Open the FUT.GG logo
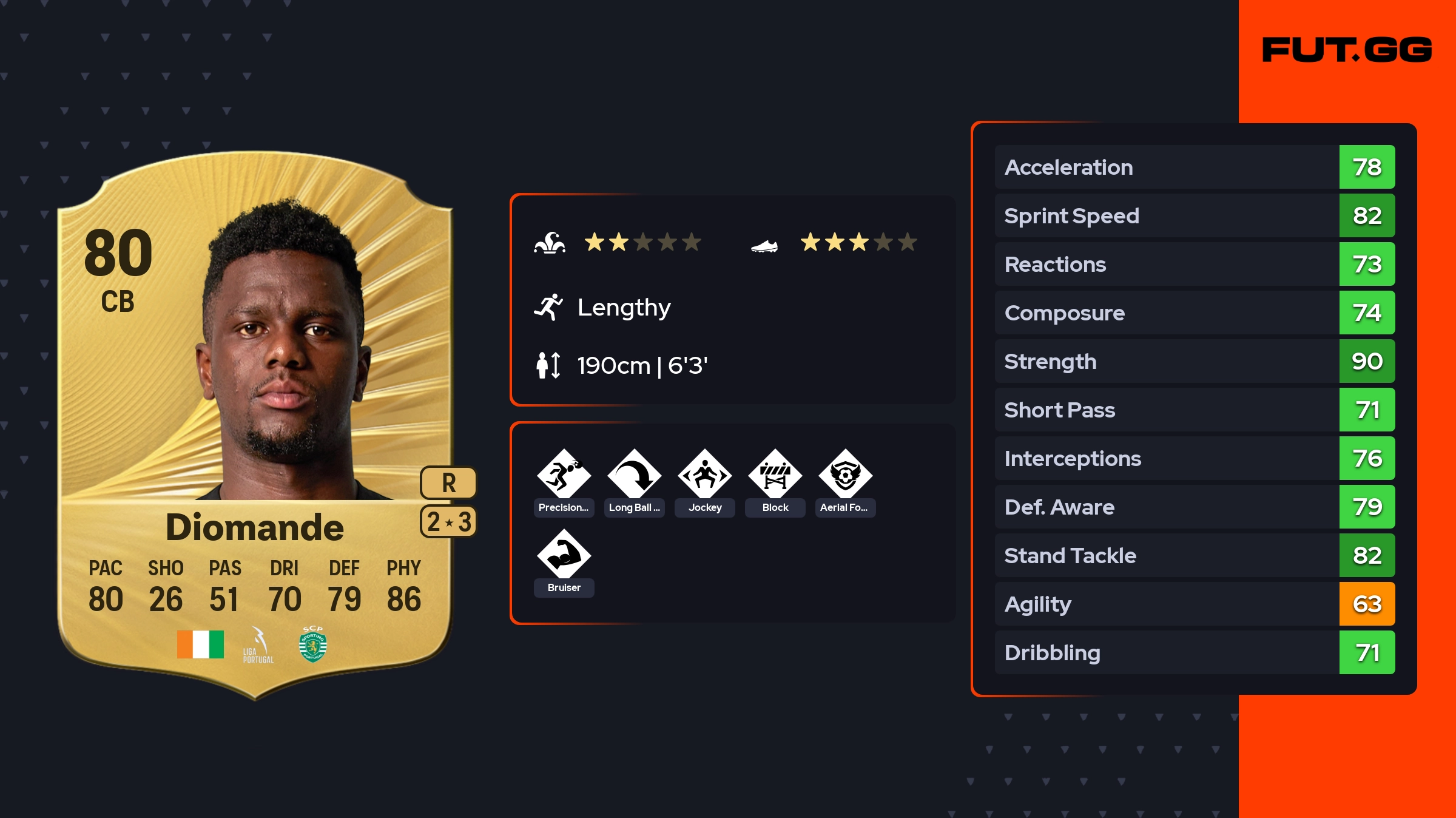 pyautogui.click(x=1347, y=50)
